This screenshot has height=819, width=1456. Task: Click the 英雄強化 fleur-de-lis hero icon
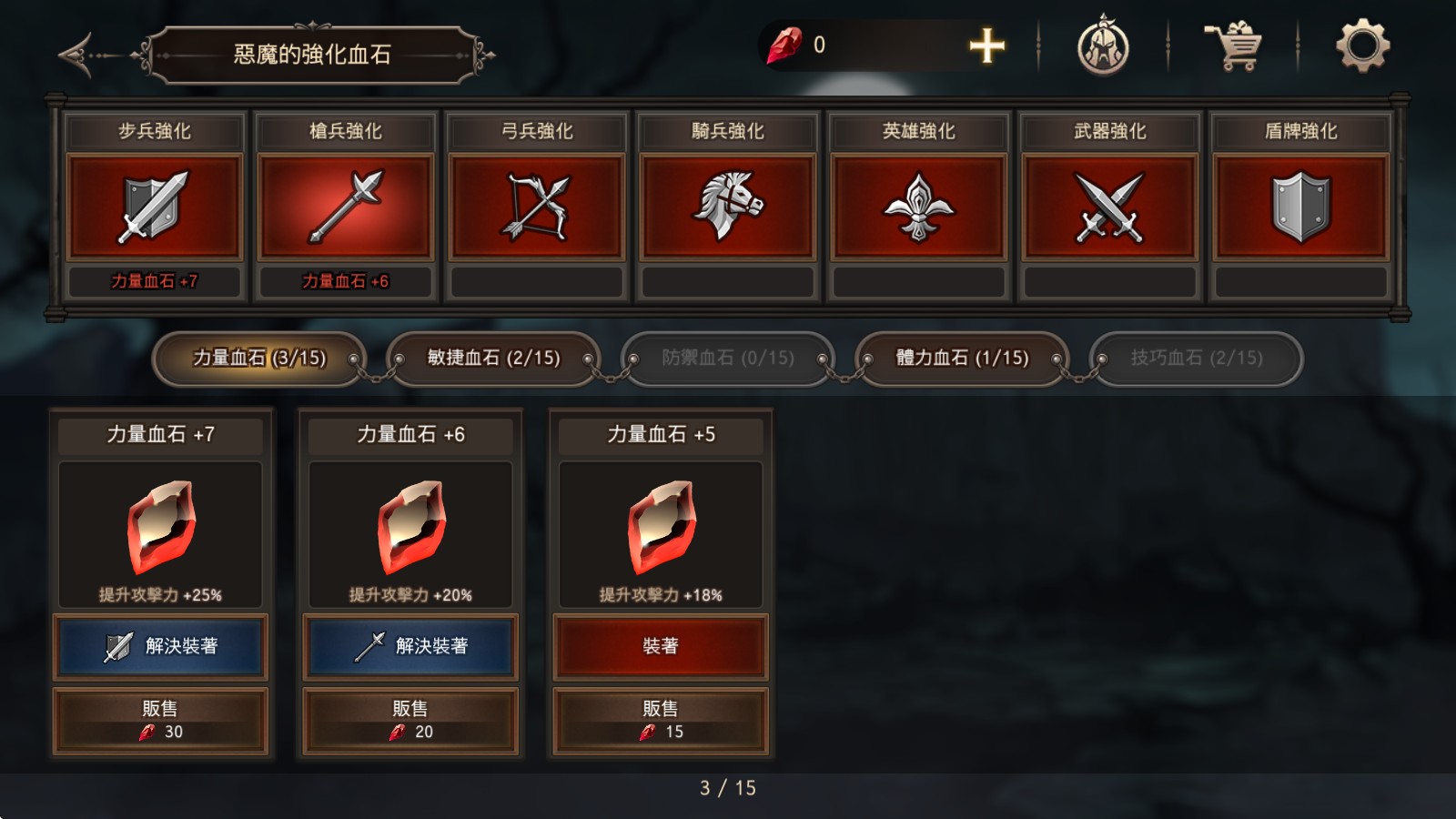tap(917, 205)
